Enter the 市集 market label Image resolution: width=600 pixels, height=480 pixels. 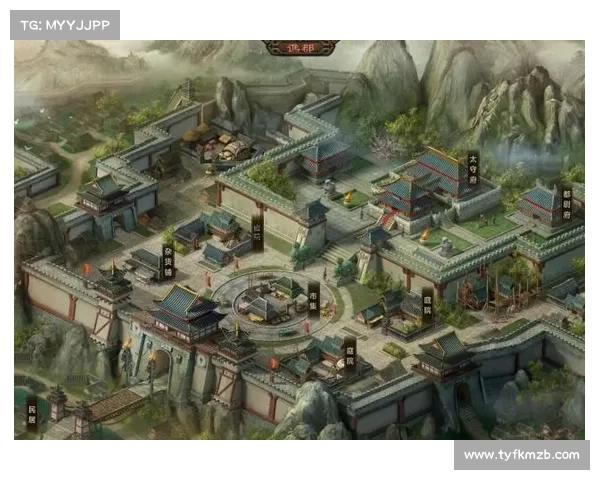click(x=313, y=297)
